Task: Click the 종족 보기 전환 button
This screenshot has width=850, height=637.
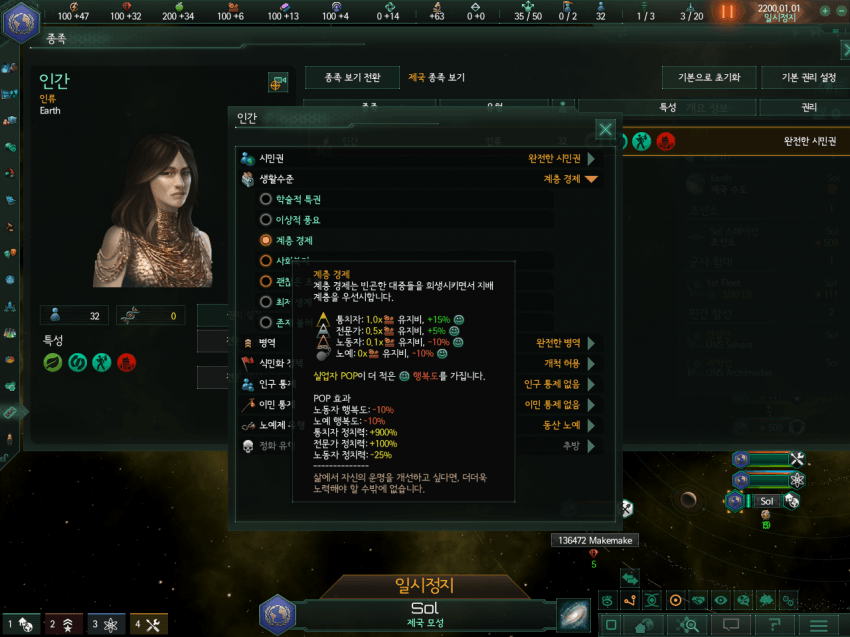Action: (x=352, y=78)
